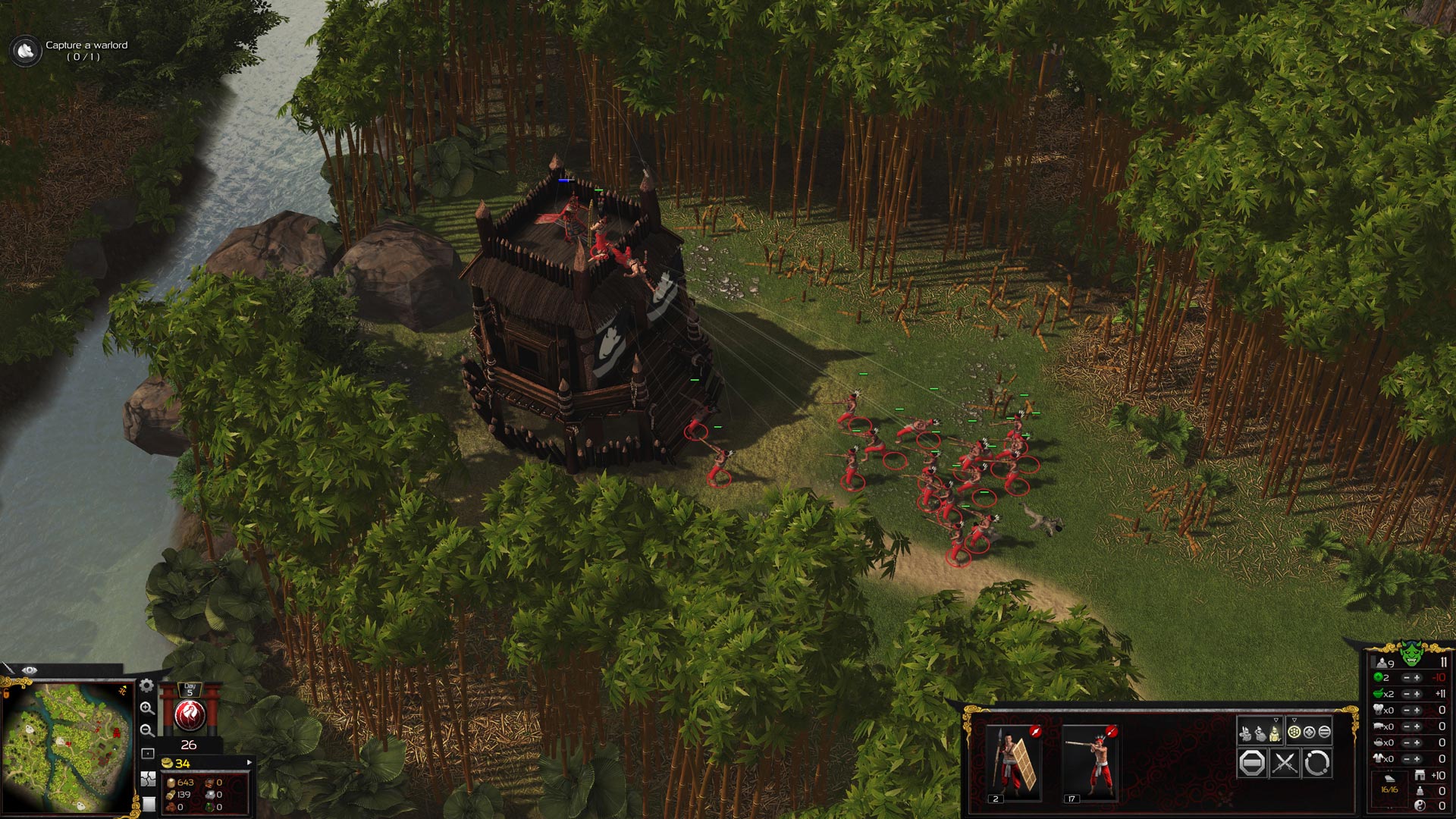Image resolution: width=1456 pixels, height=819 pixels.
Task: Open the gear settings menu
Action: [147, 686]
